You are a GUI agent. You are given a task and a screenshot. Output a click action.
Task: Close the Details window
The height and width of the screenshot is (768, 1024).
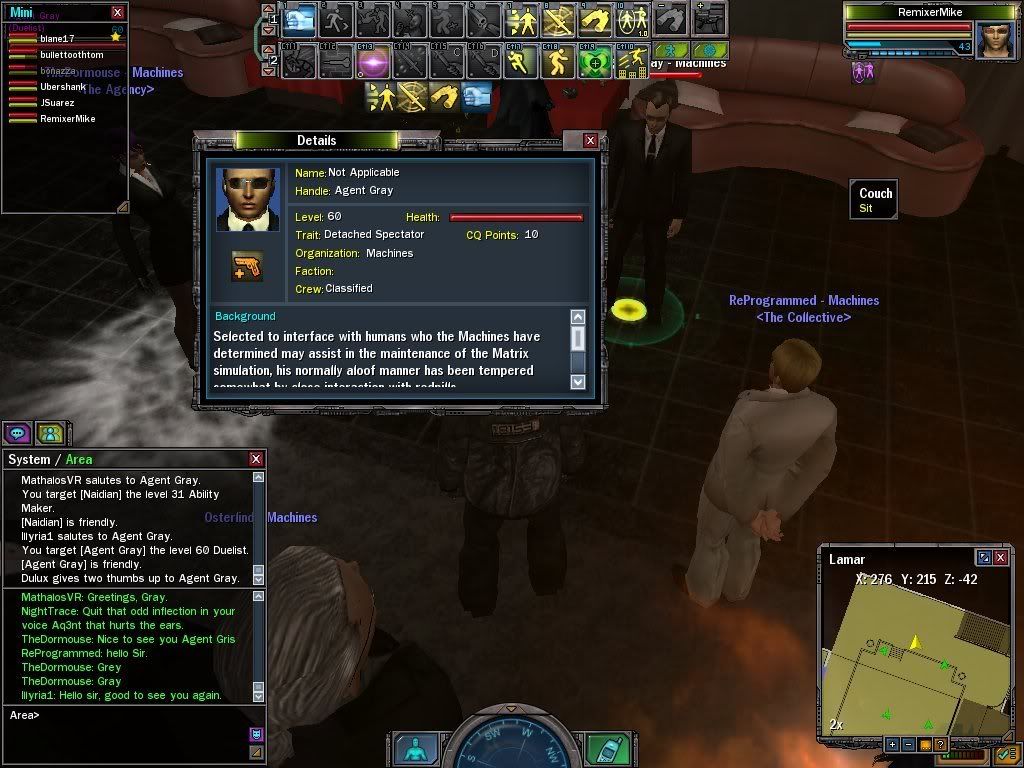point(590,141)
